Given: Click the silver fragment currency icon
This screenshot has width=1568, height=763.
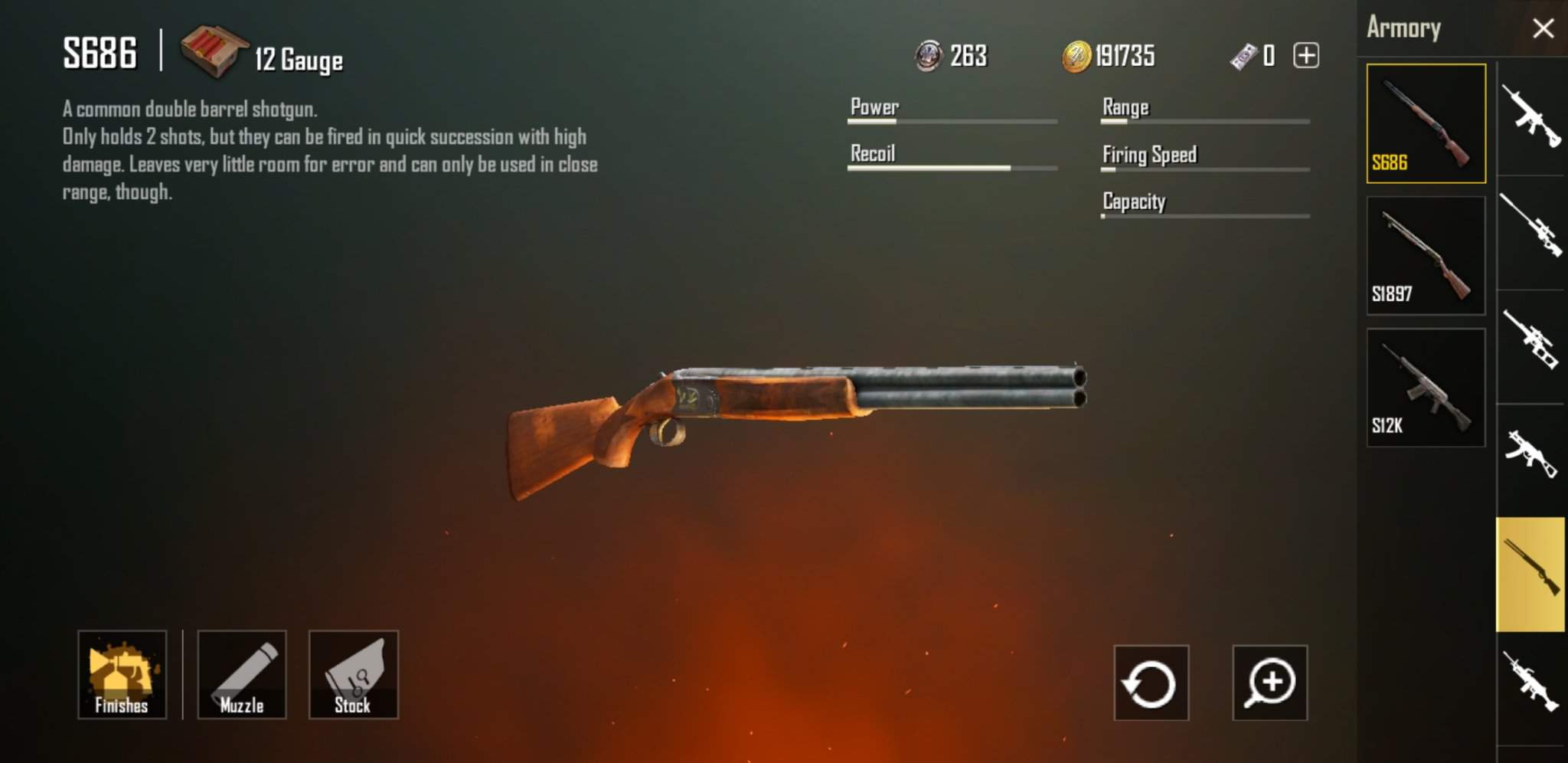Looking at the screenshot, I should pyautogui.click(x=927, y=55).
